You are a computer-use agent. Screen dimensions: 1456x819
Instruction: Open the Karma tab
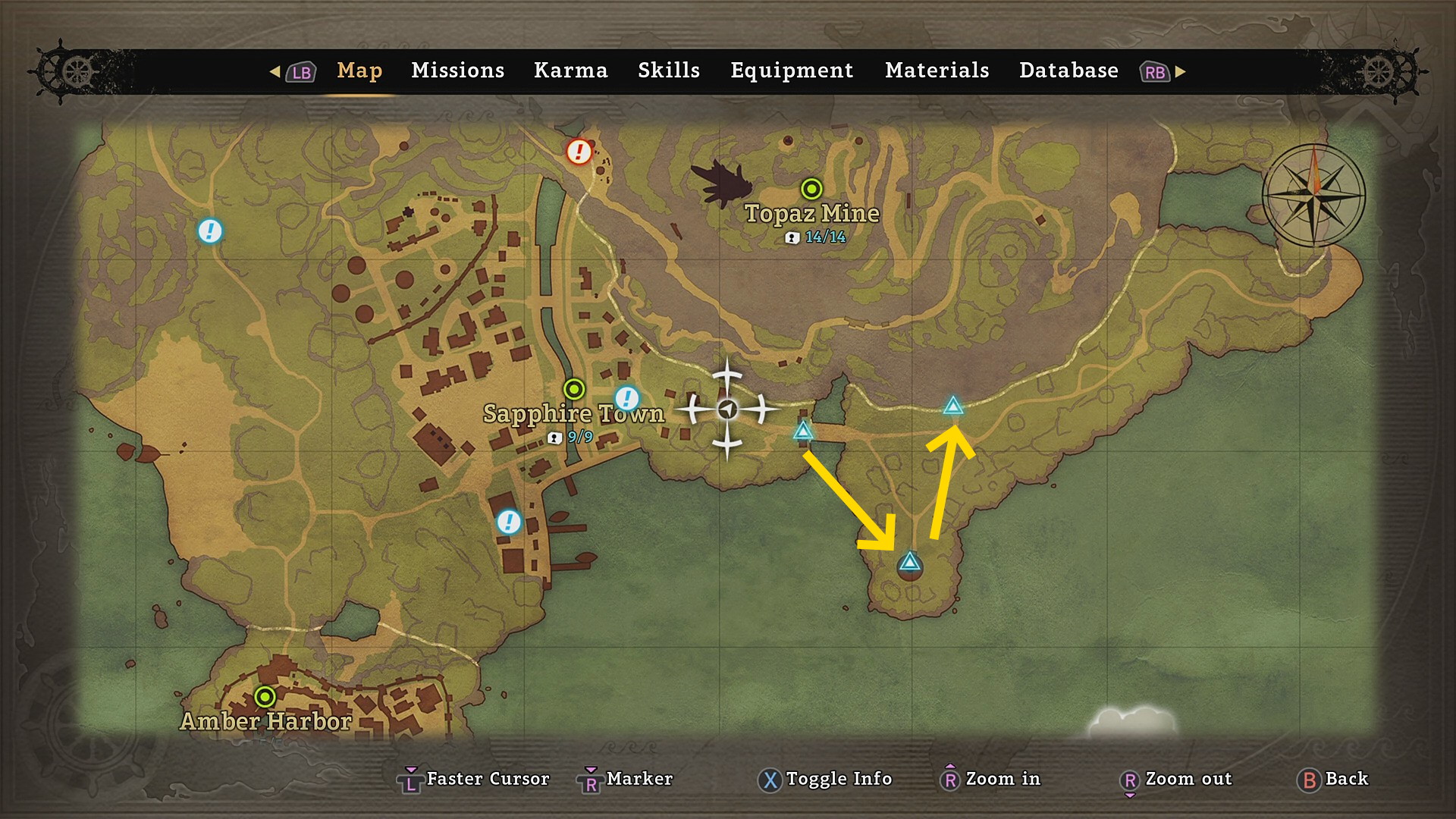point(570,71)
